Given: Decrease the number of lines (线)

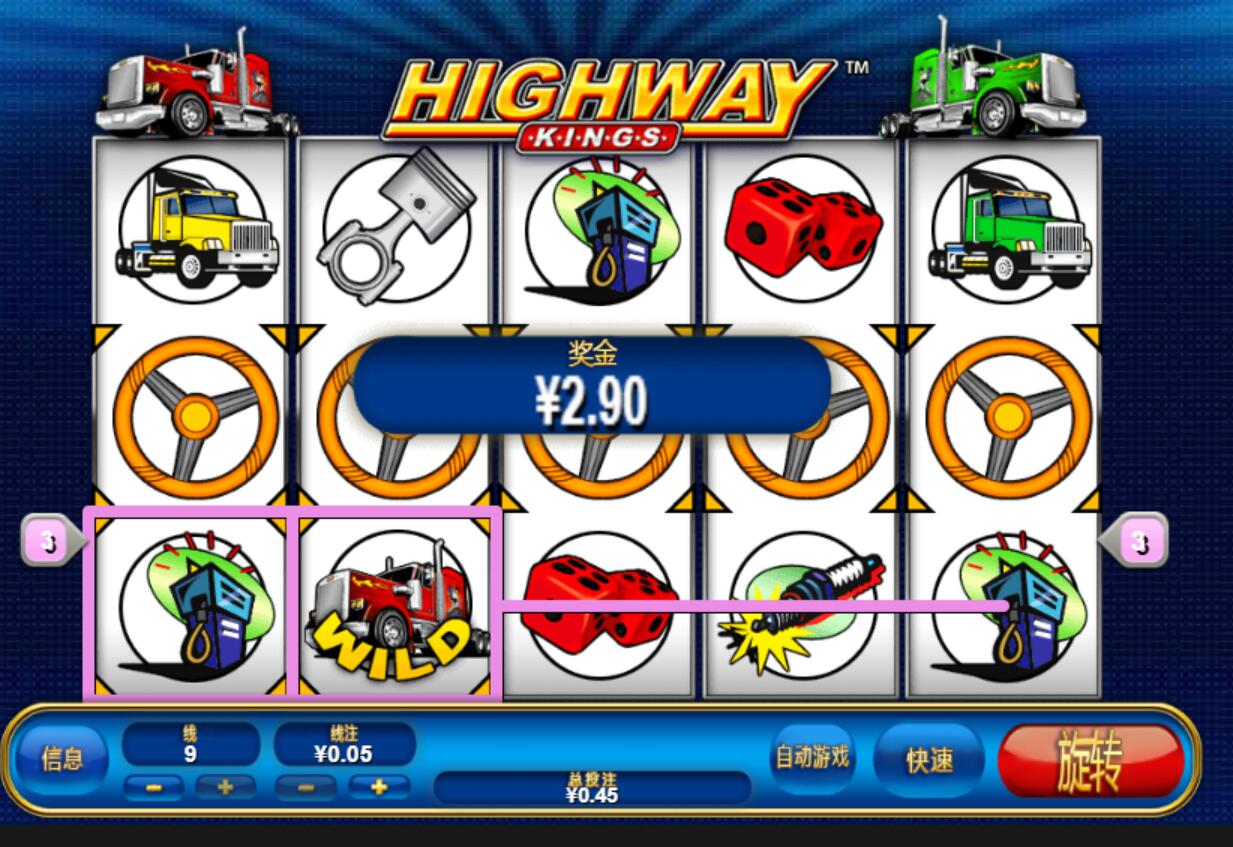Looking at the screenshot, I should coord(154,787).
